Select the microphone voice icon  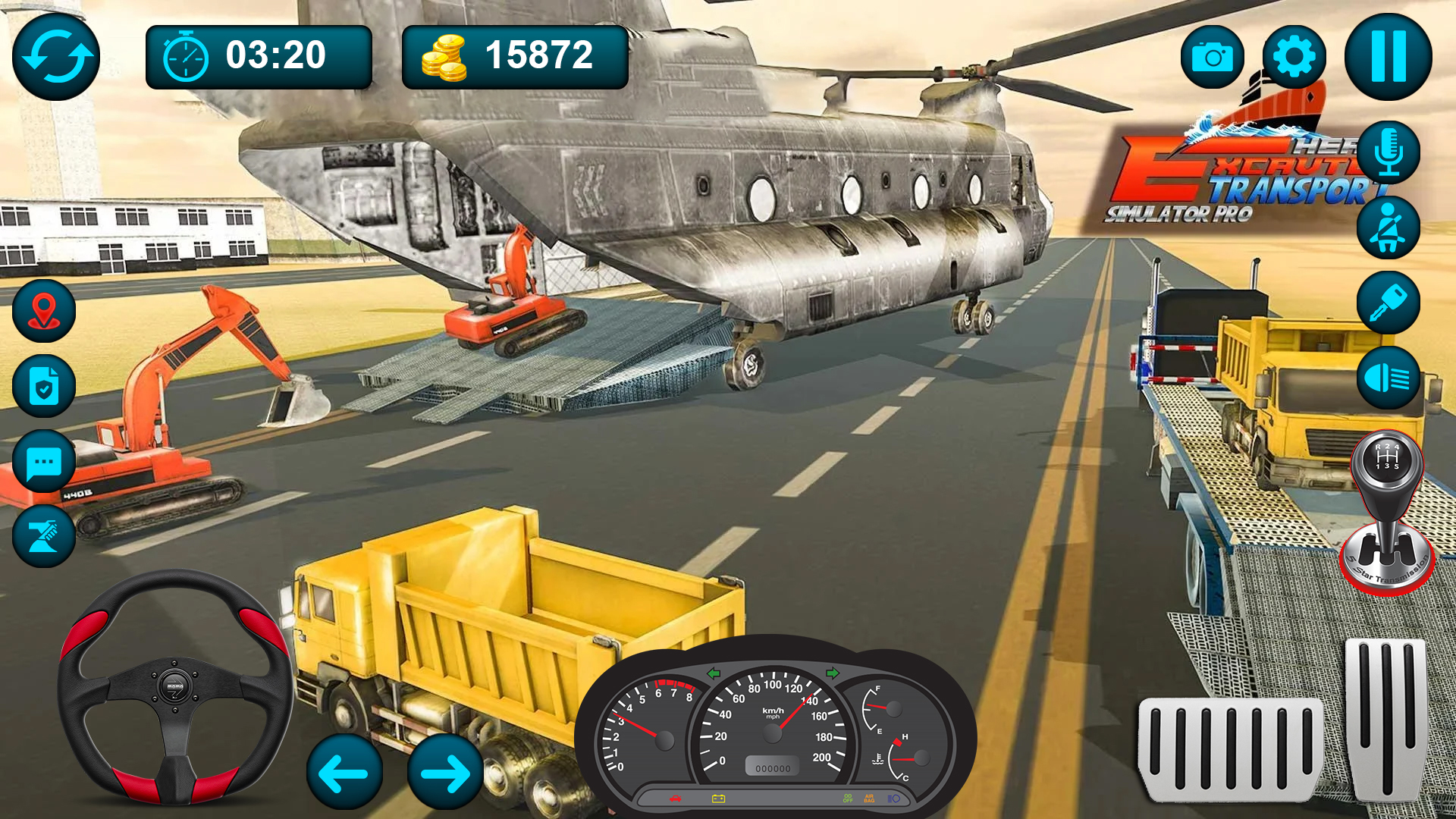click(x=1389, y=152)
